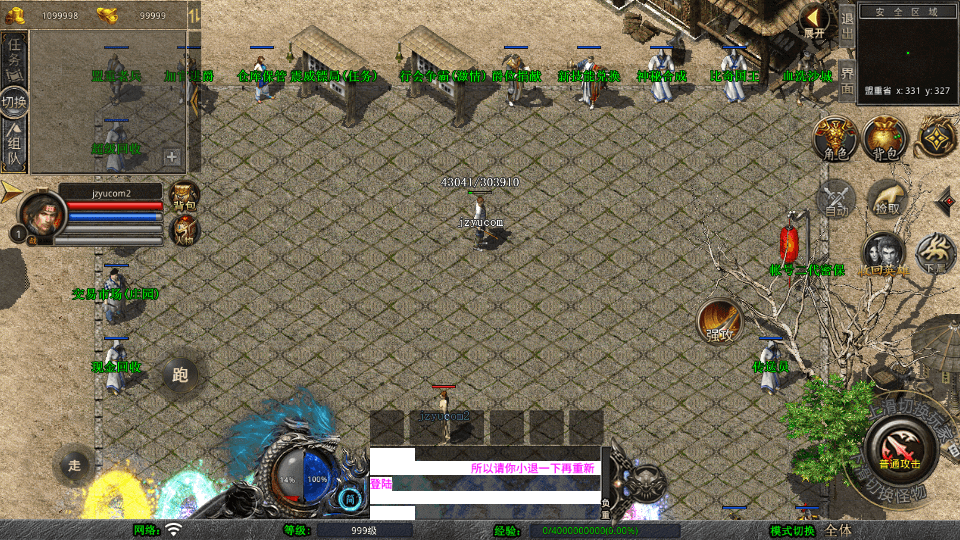
Task: Select the 走 walk mode button
Action: [x=75, y=464]
